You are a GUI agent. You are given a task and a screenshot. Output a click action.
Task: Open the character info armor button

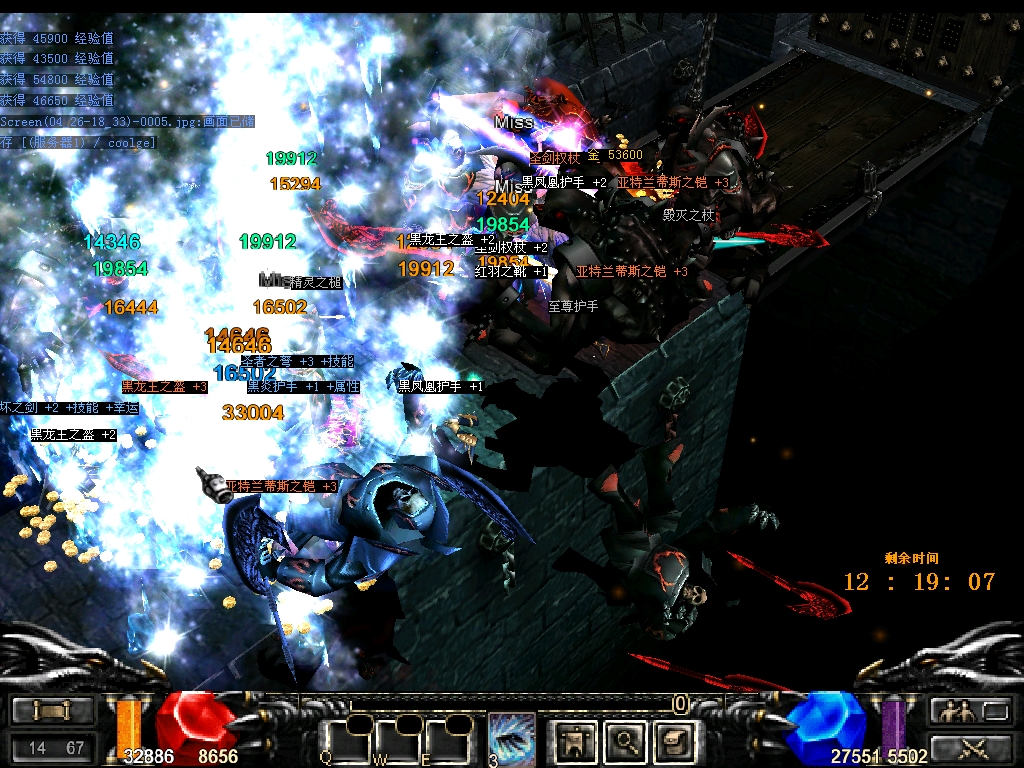[x=576, y=741]
